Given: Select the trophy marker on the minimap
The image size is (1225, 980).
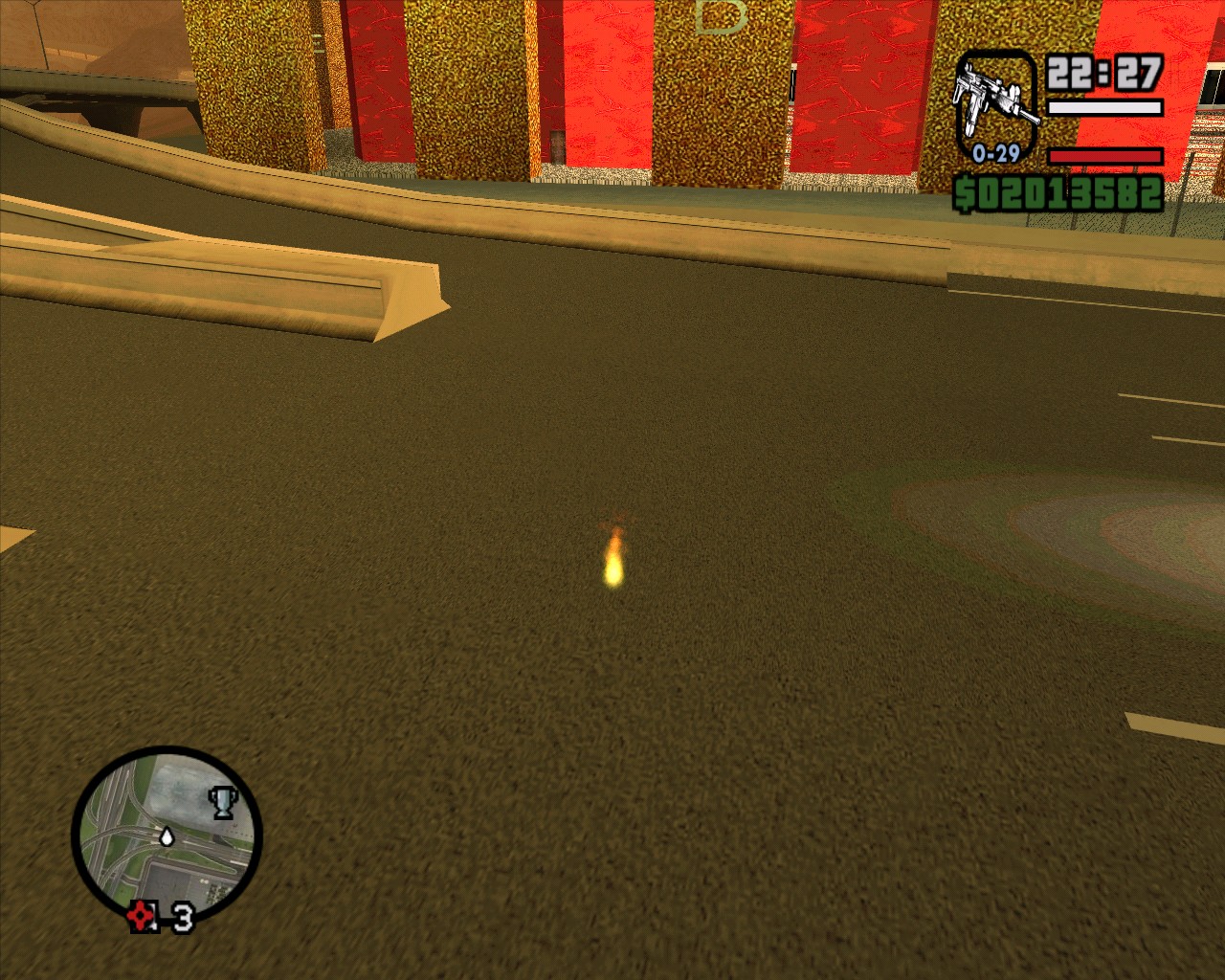Looking at the screenshot, I should pos(222,802).
